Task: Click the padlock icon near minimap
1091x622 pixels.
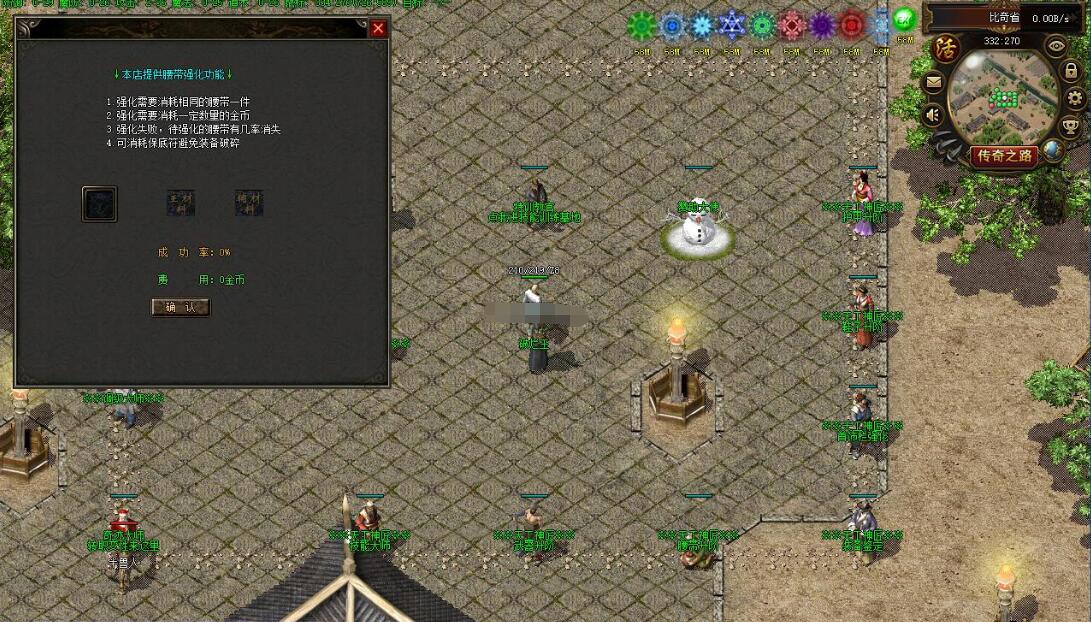Action: (1071, 71)
